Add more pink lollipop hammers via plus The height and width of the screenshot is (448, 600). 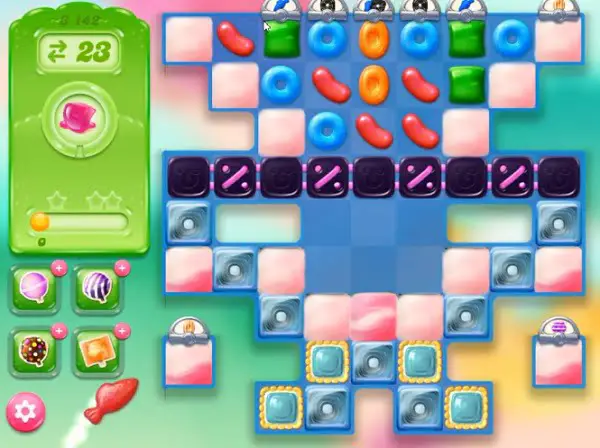(x=59, y=269)
